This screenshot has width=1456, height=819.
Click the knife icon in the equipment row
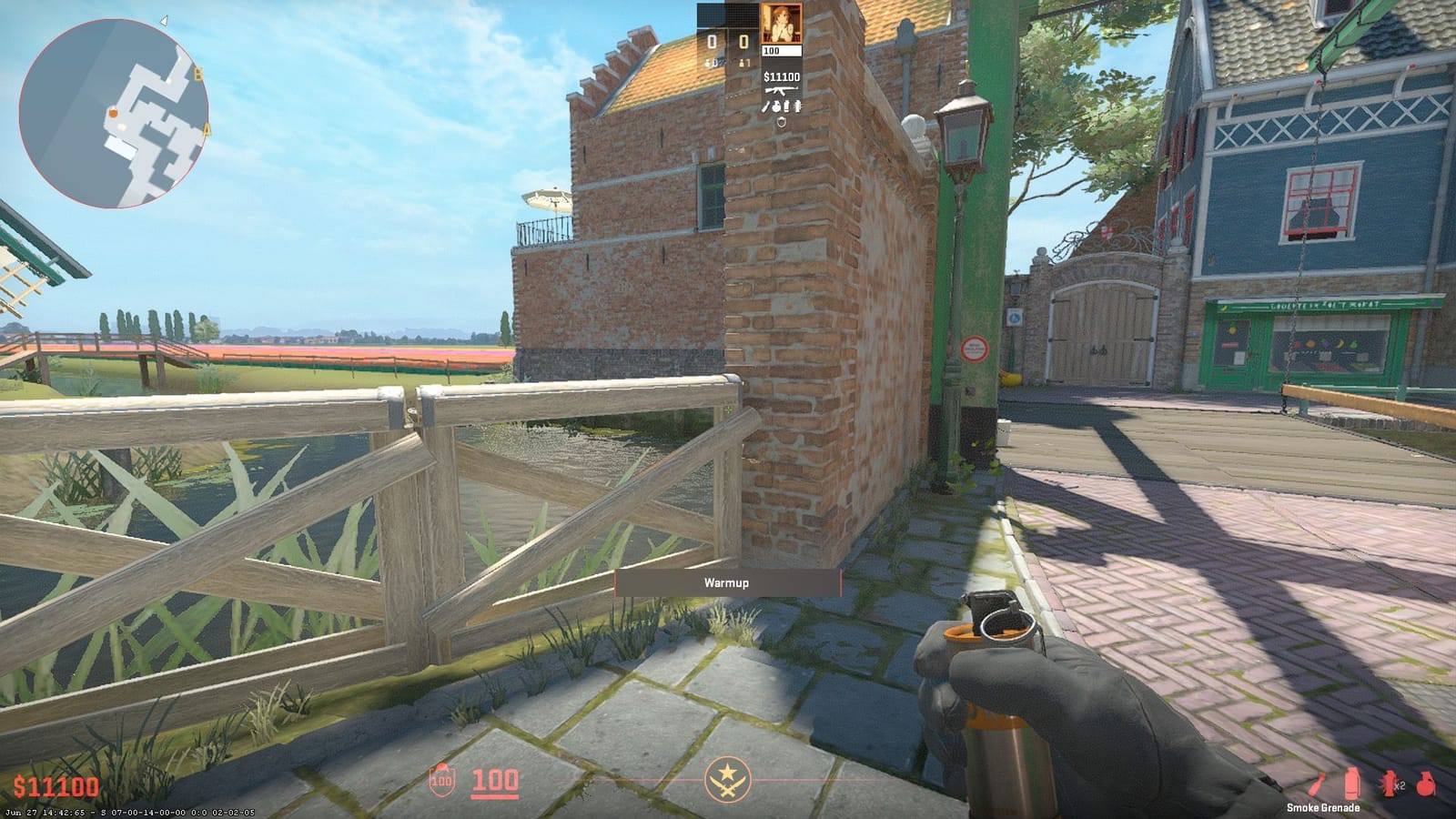pos(765,106)
